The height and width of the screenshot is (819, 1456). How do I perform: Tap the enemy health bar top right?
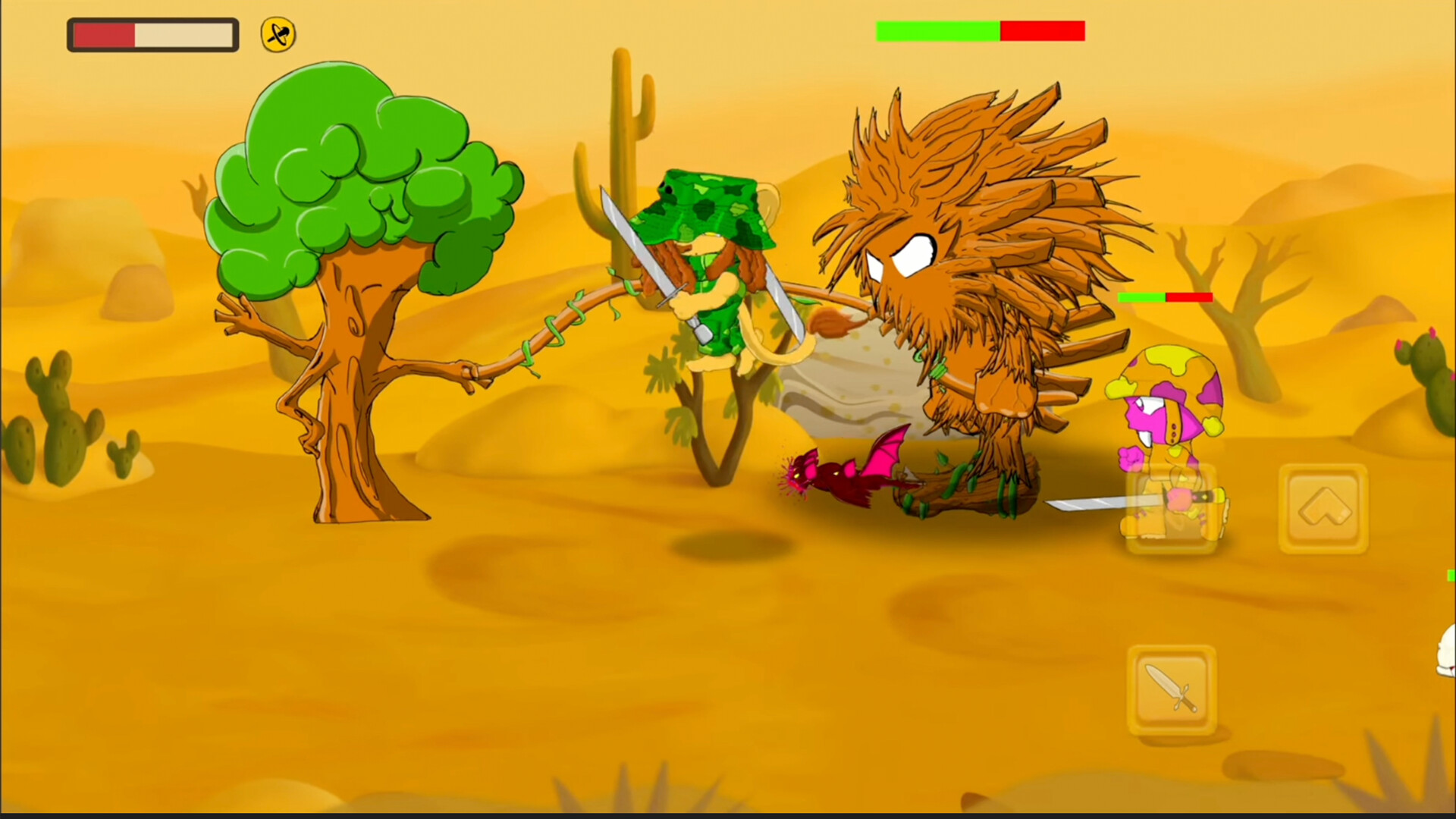[x=981, y=31]
